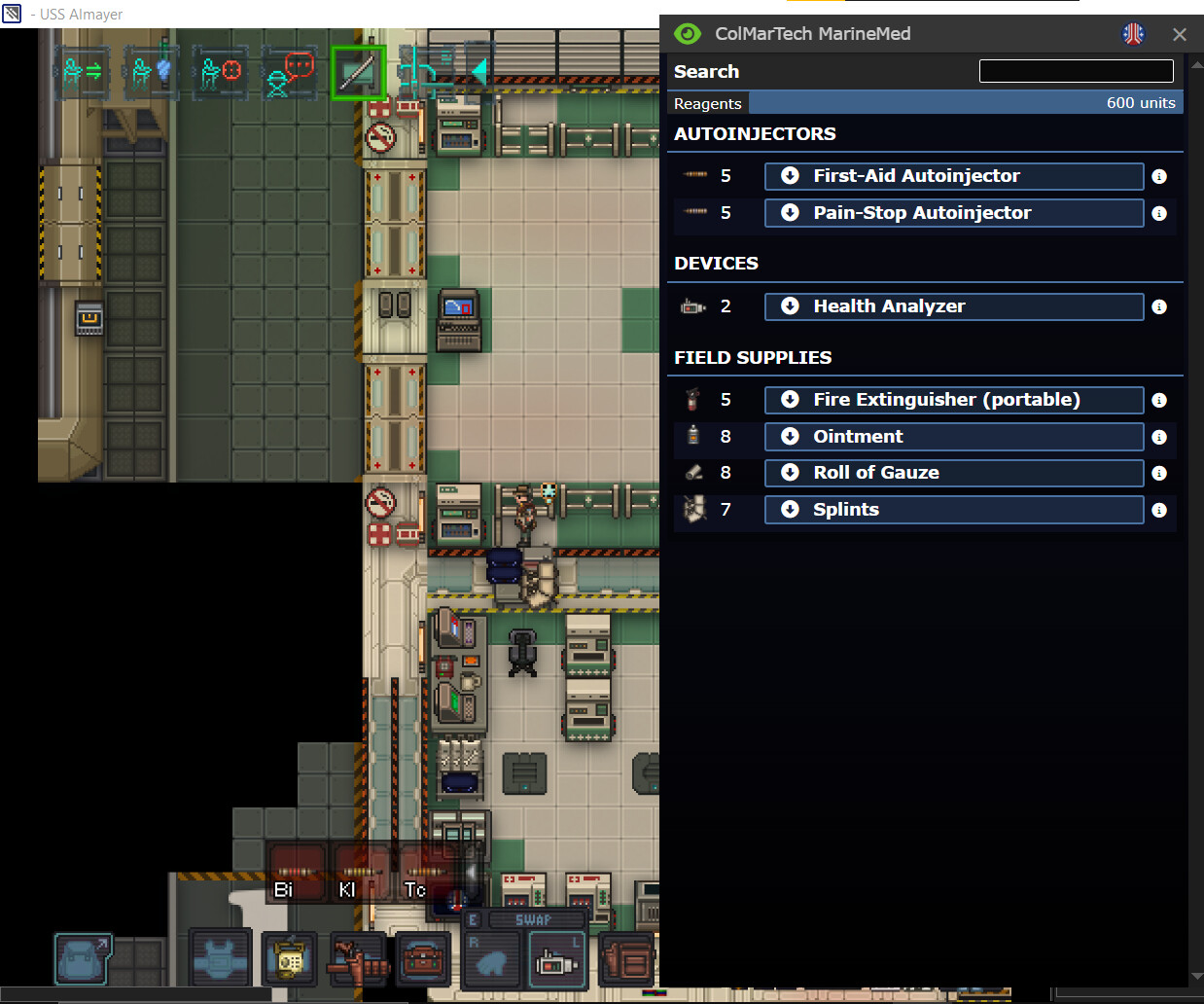The image size is (1204, 1004).
Task: Show info for the Health Analyzer
Action: point(1159,307)
